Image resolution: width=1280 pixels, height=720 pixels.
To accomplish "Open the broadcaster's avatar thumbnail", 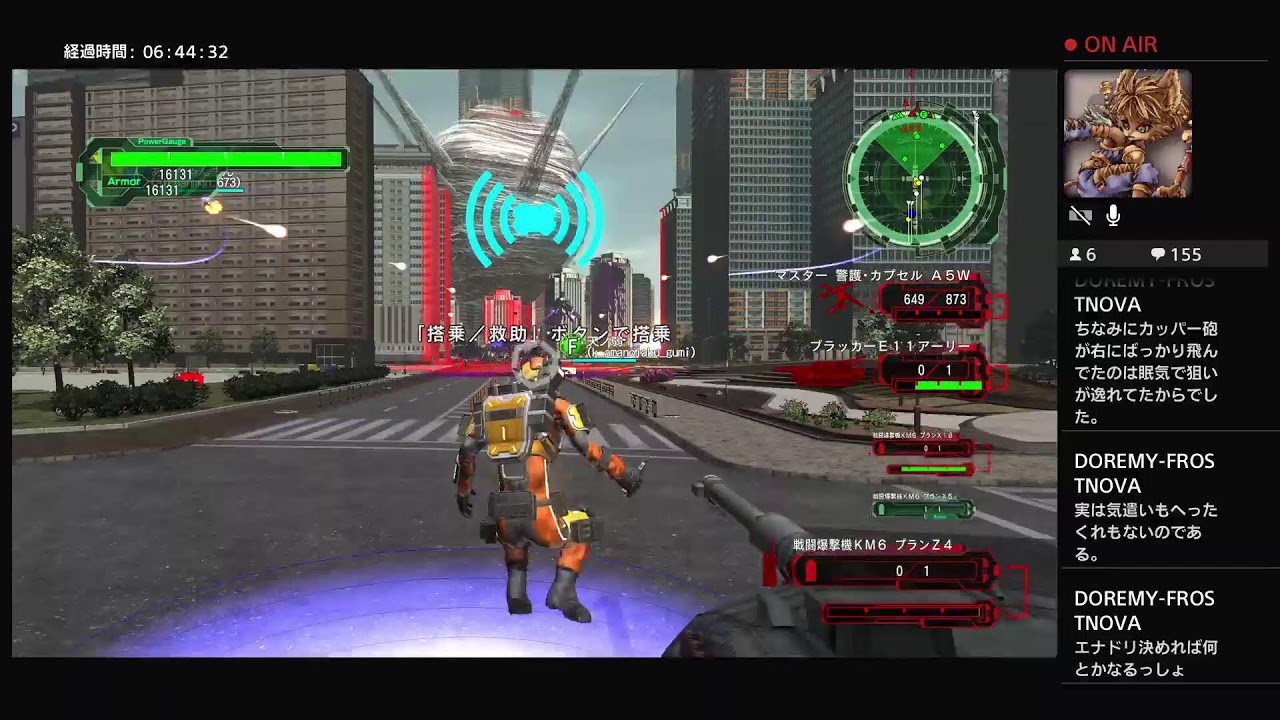I will (1127, 133).
